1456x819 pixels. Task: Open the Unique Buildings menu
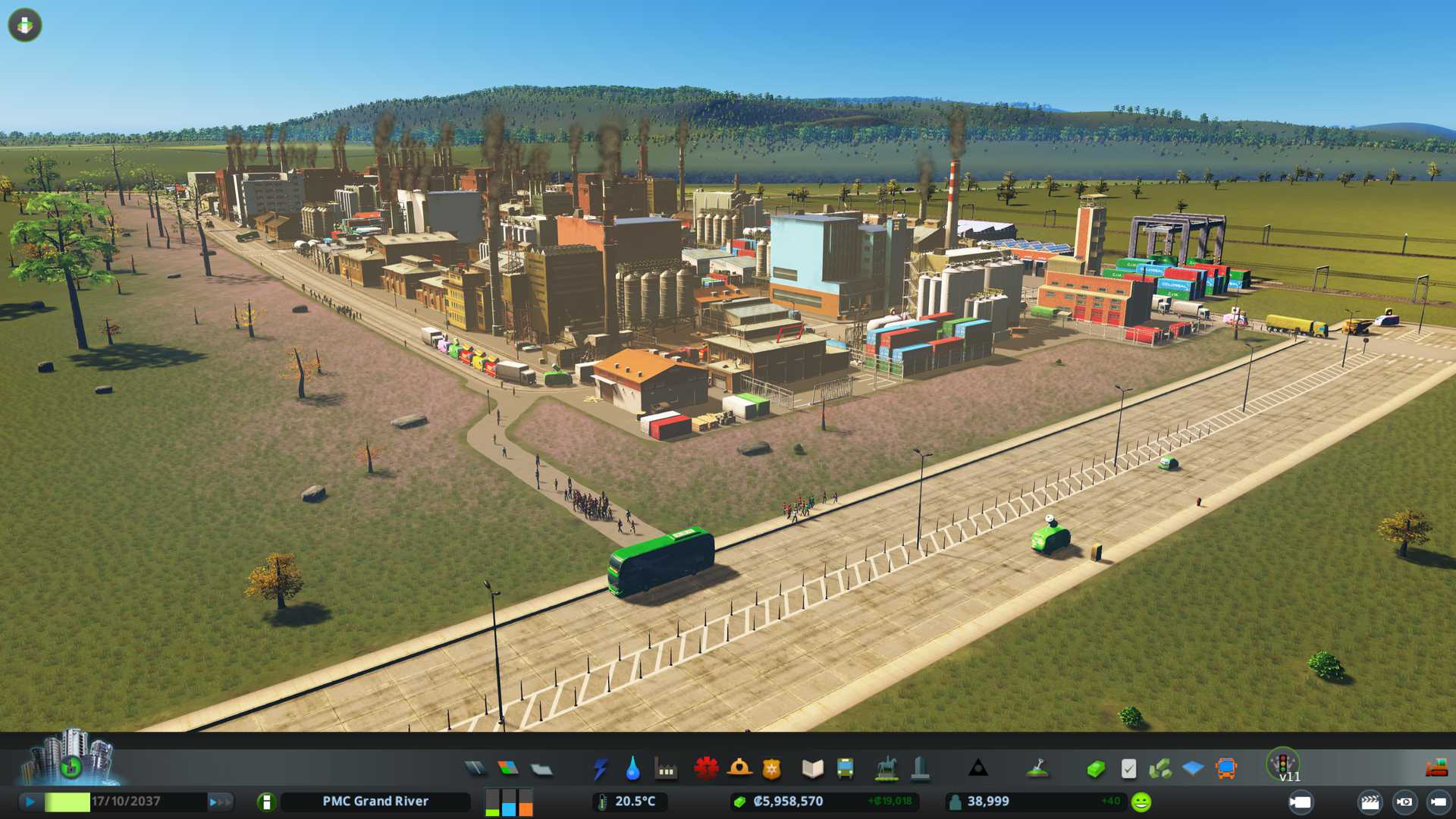pyautogui.click(x=920, y=769)
